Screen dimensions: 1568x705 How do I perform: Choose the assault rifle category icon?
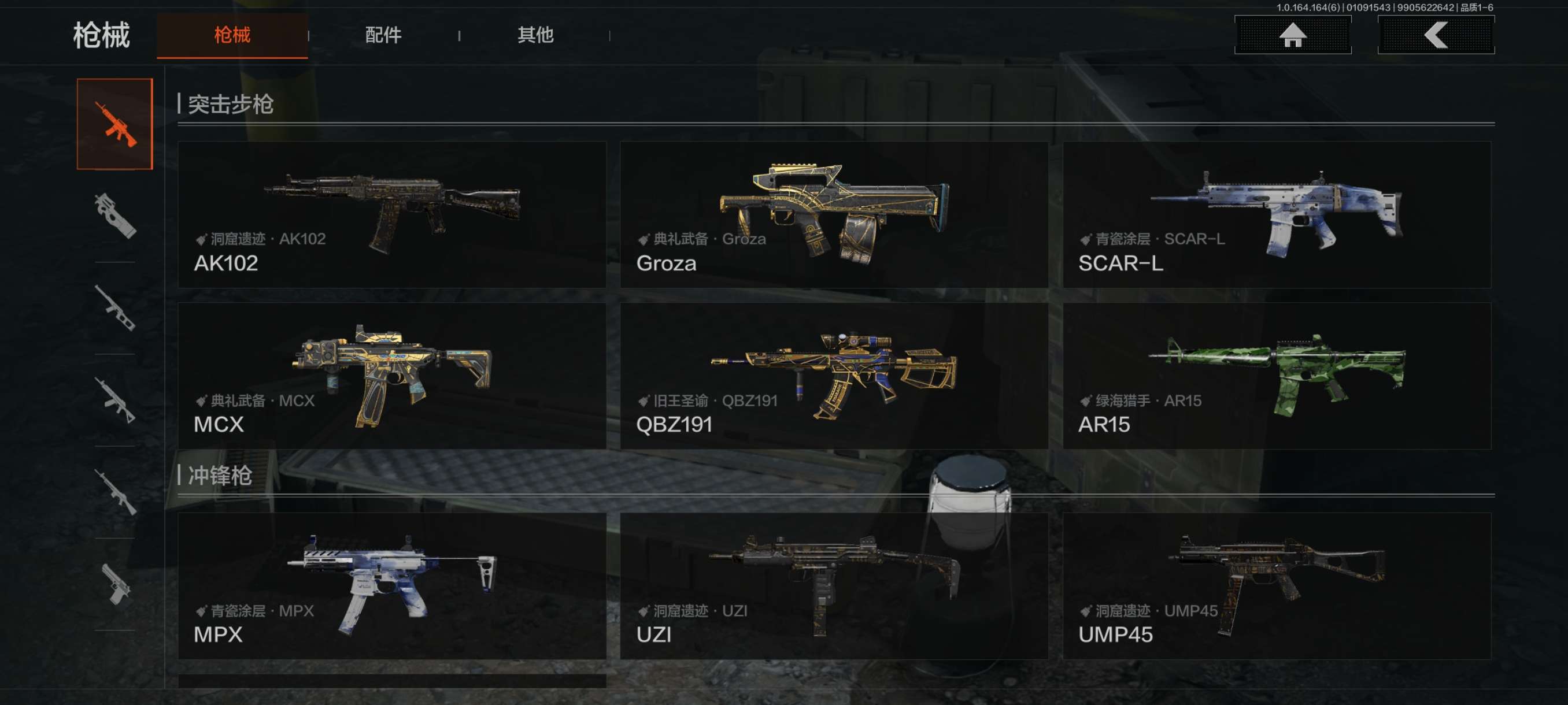115,124
